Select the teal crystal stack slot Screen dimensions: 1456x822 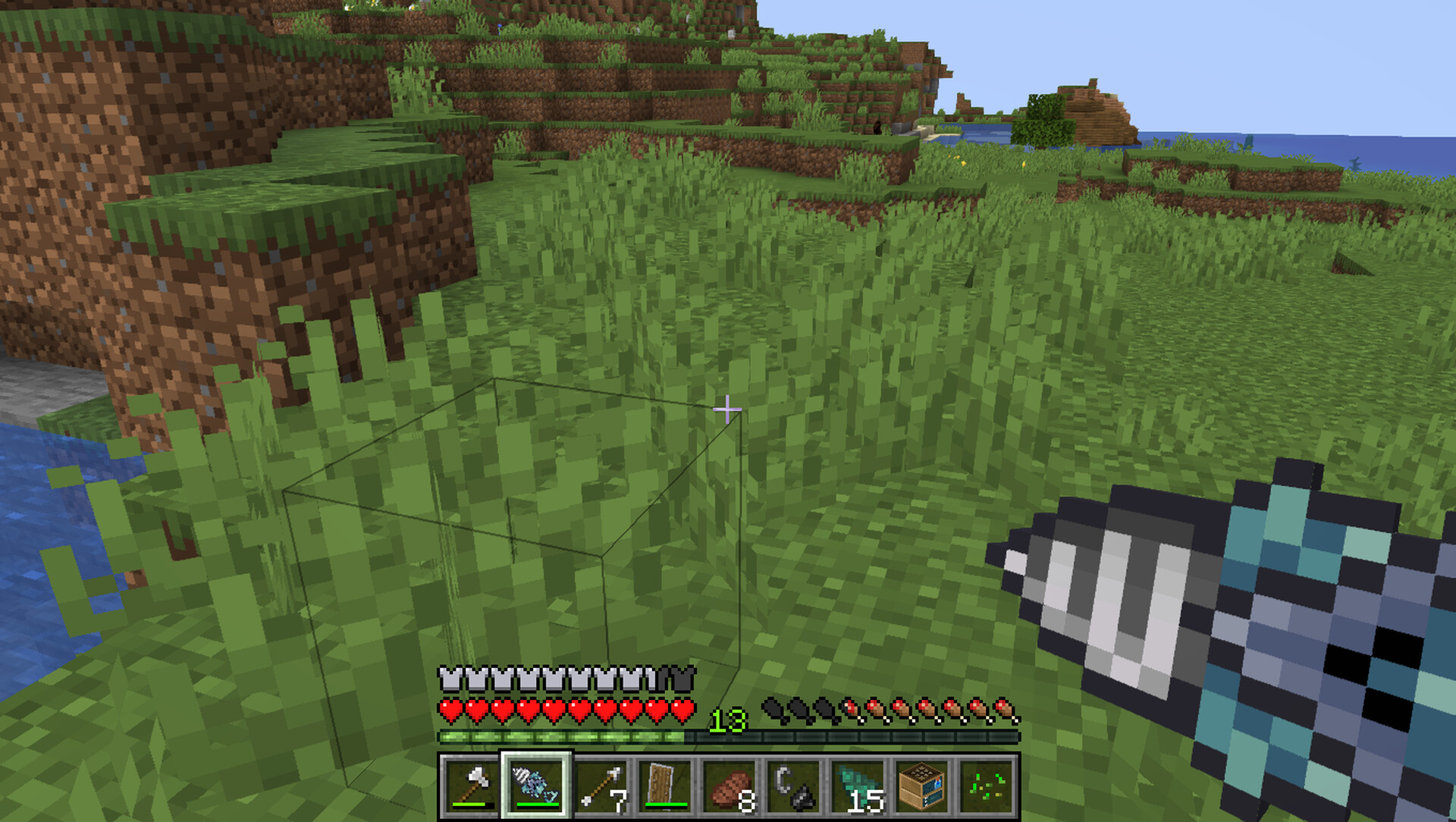pyautogui.click(x=858, y=786)
